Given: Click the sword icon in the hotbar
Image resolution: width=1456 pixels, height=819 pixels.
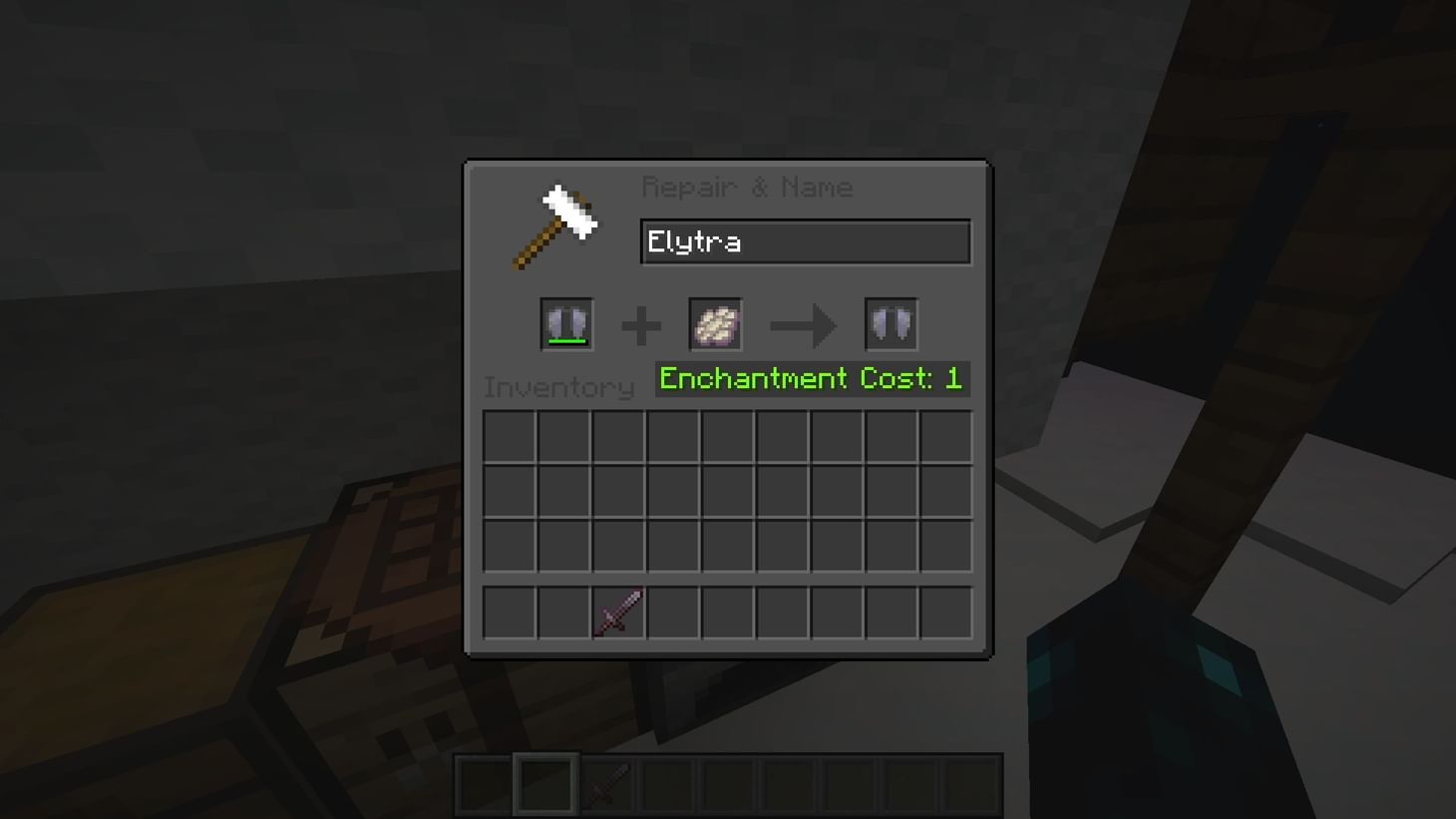Looking at the screenshot, I should point(604,784).
